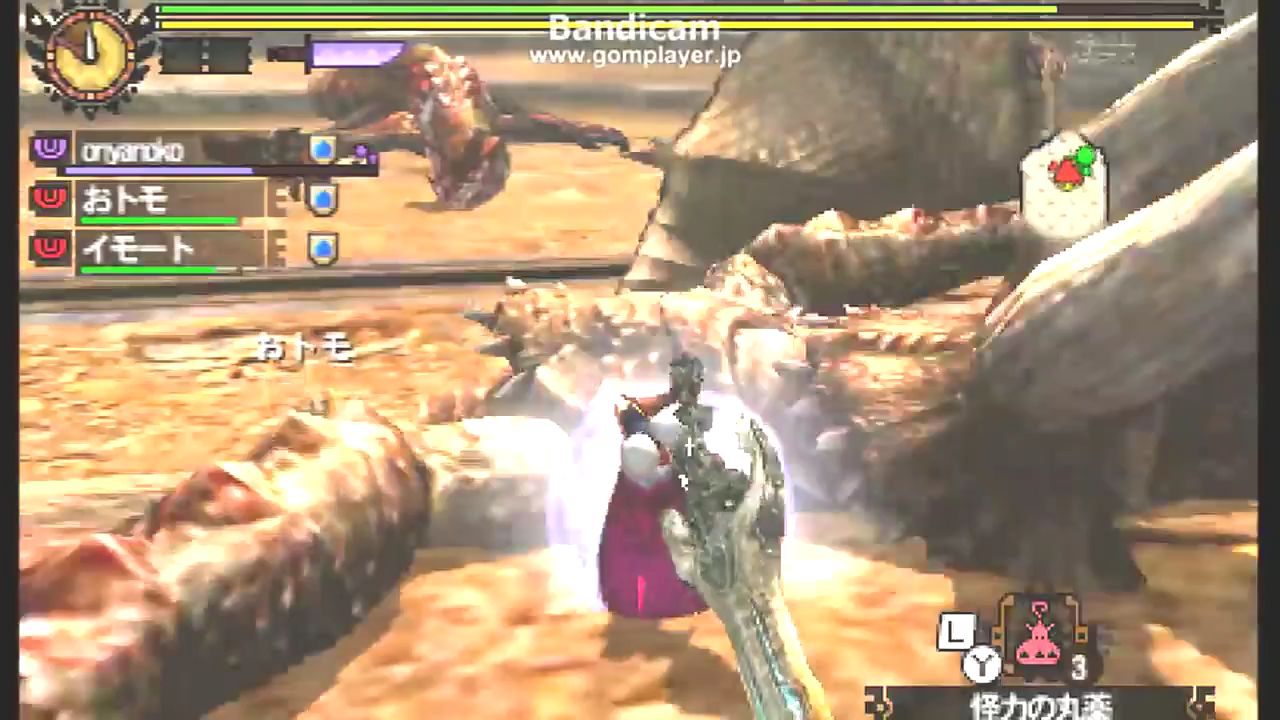Image resolution: width=1280 pixels, height=720 pixels.
Task: Click the monster status icon panel
Action: 1065,181
